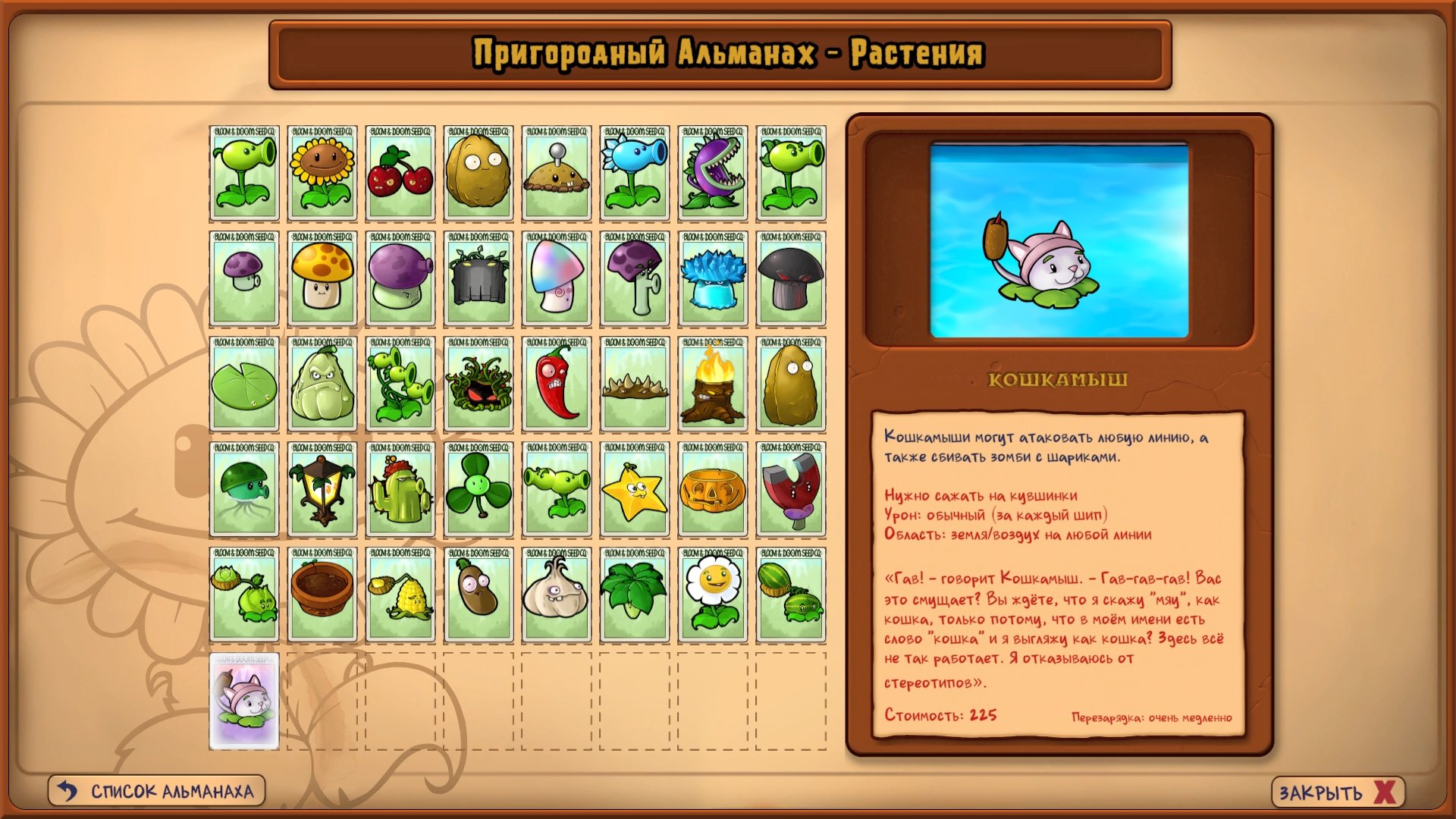Close the almanac with ЗАКРЫТЬ button

pyautogui.click(x=1338, y=792)
